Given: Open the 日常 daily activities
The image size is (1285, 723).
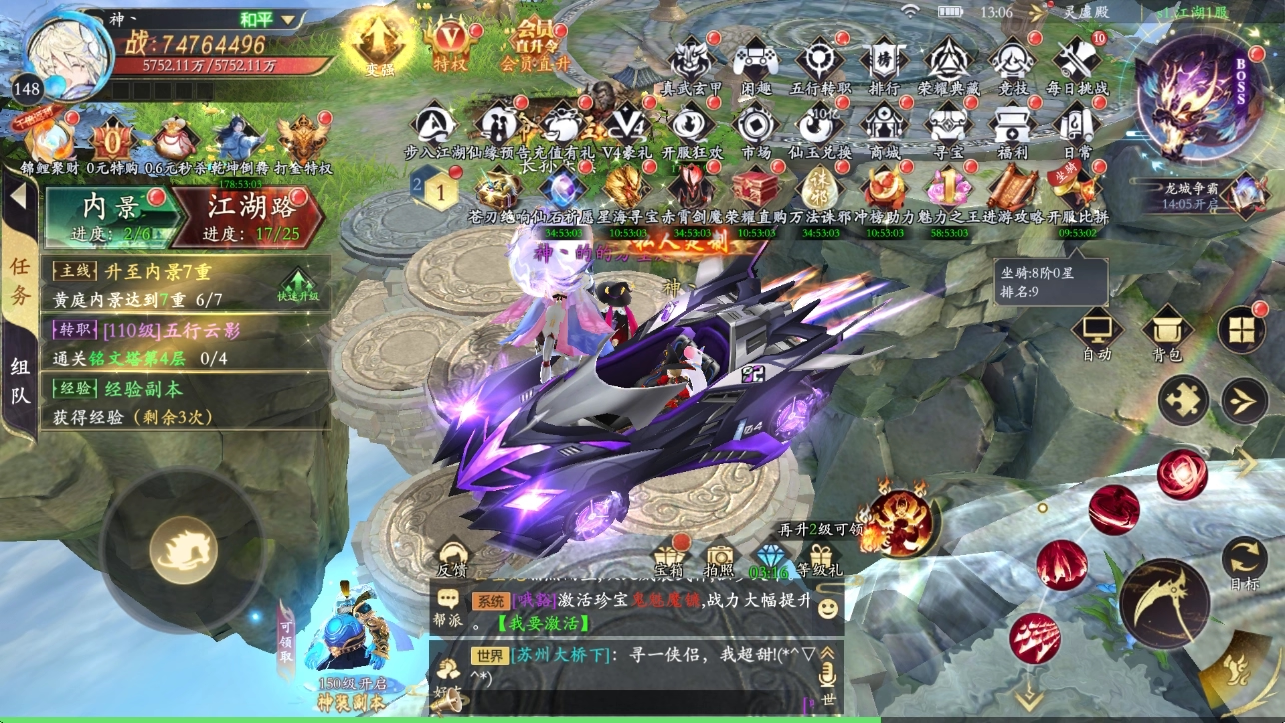Looking at the screenshot, I should pos(1077,126).
